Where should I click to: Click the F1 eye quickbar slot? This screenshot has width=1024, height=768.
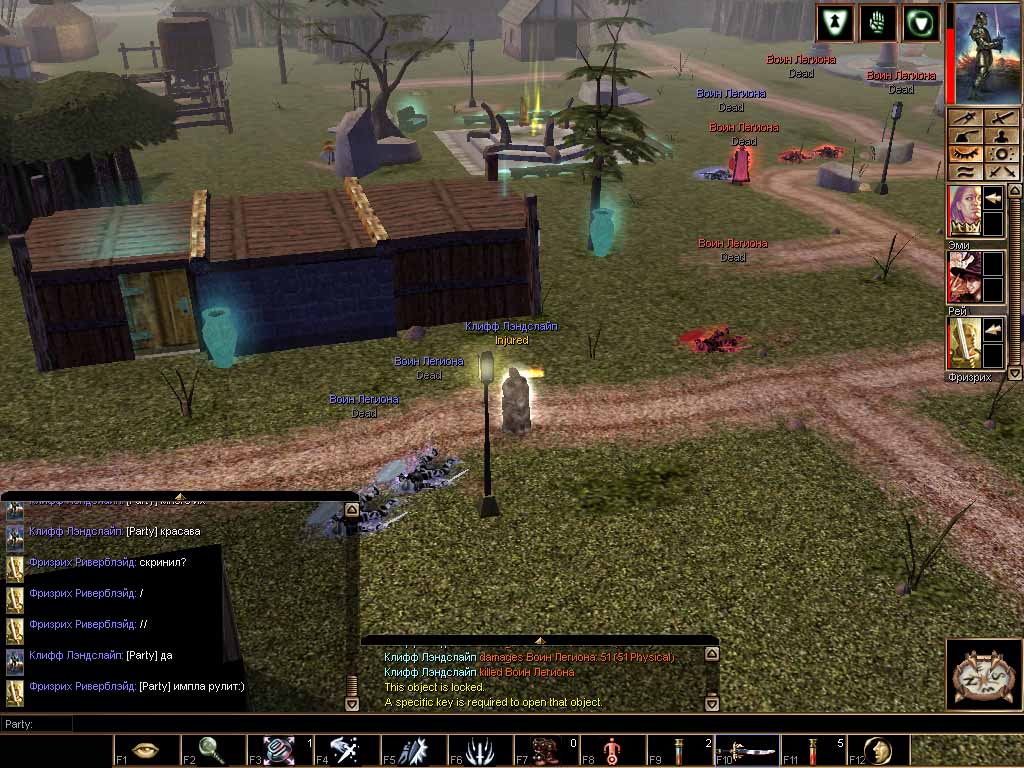(x=146, y=750)
